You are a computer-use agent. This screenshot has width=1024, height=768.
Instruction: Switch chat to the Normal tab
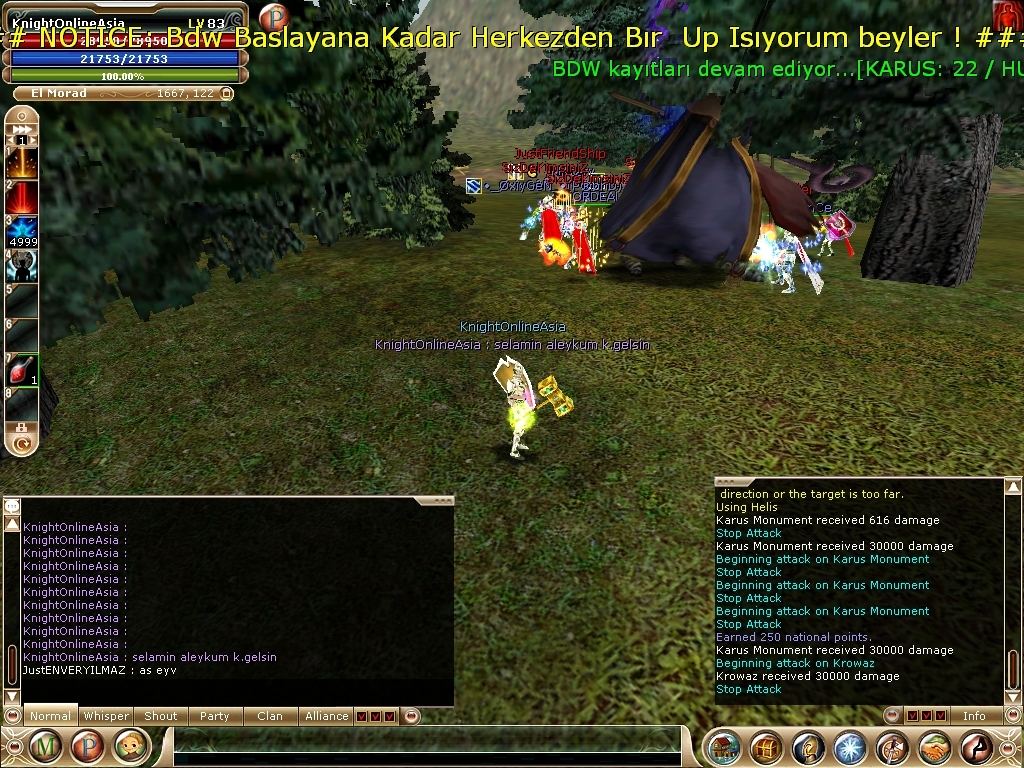[x=50, y=716]
